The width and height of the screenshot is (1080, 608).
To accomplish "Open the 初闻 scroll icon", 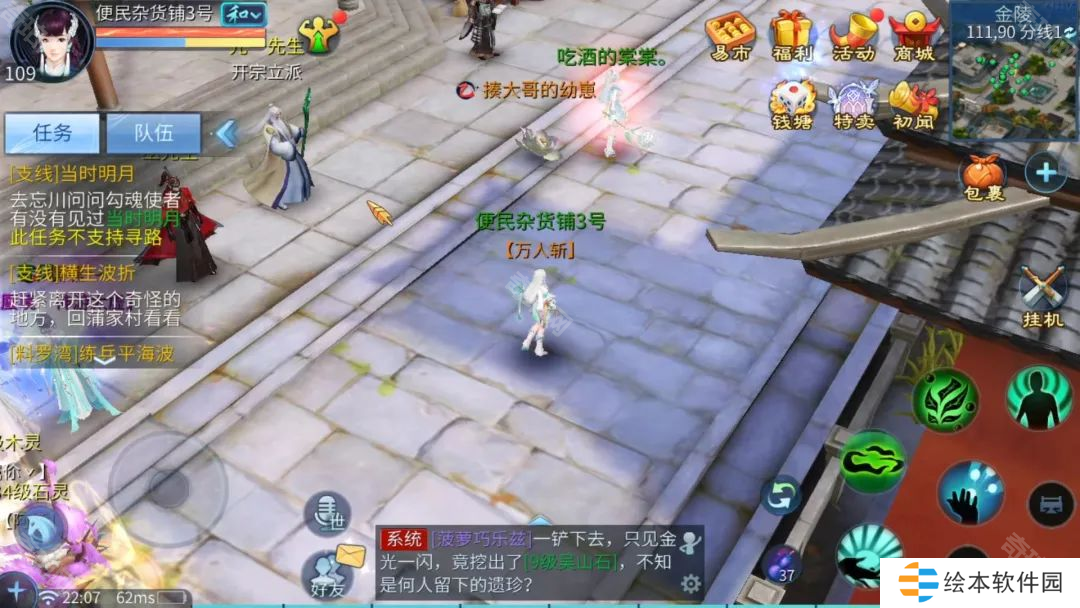I will point(913,104).
